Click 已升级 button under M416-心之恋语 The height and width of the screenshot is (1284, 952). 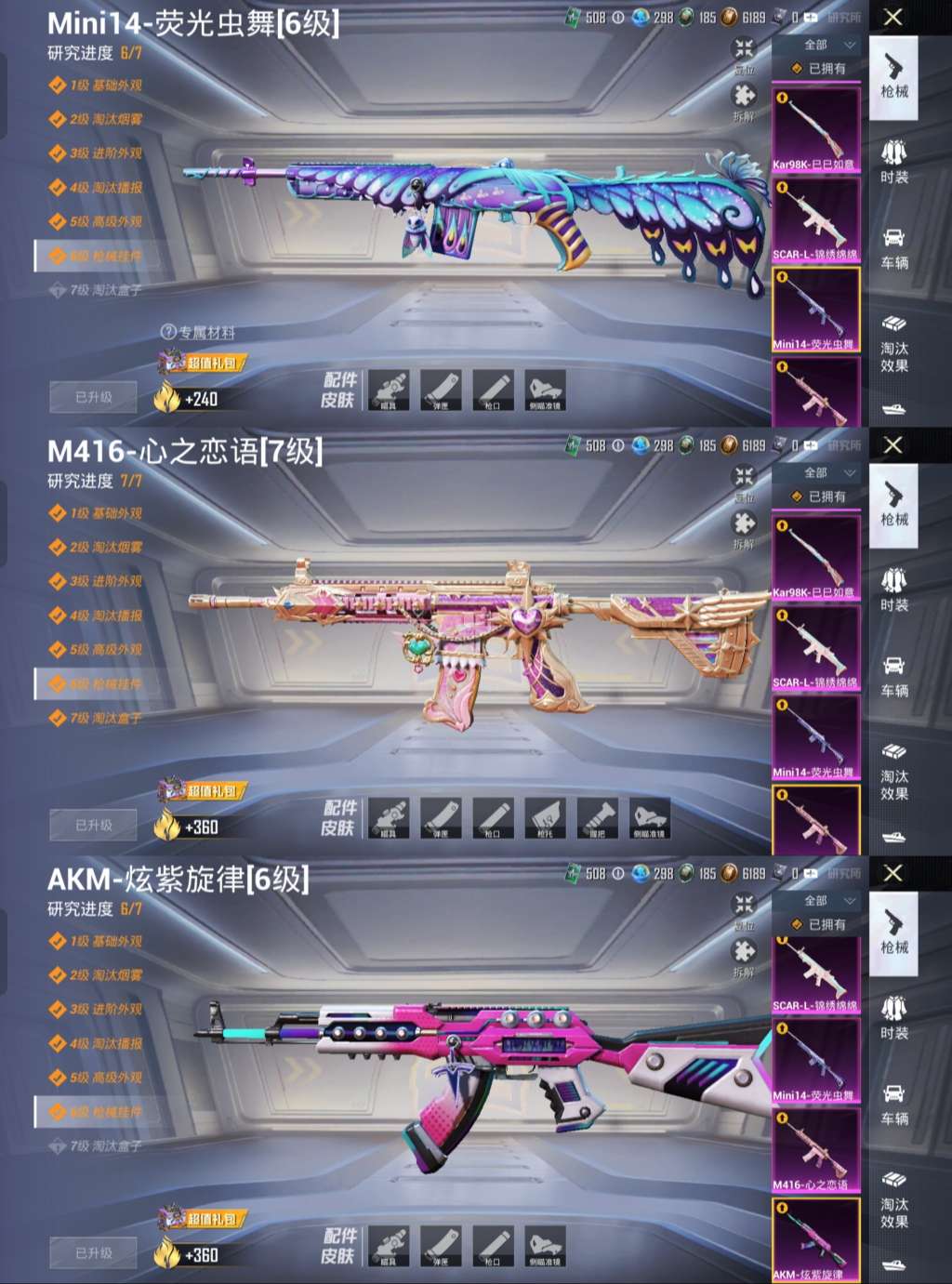pyautogui.click(x=93, y=825)
